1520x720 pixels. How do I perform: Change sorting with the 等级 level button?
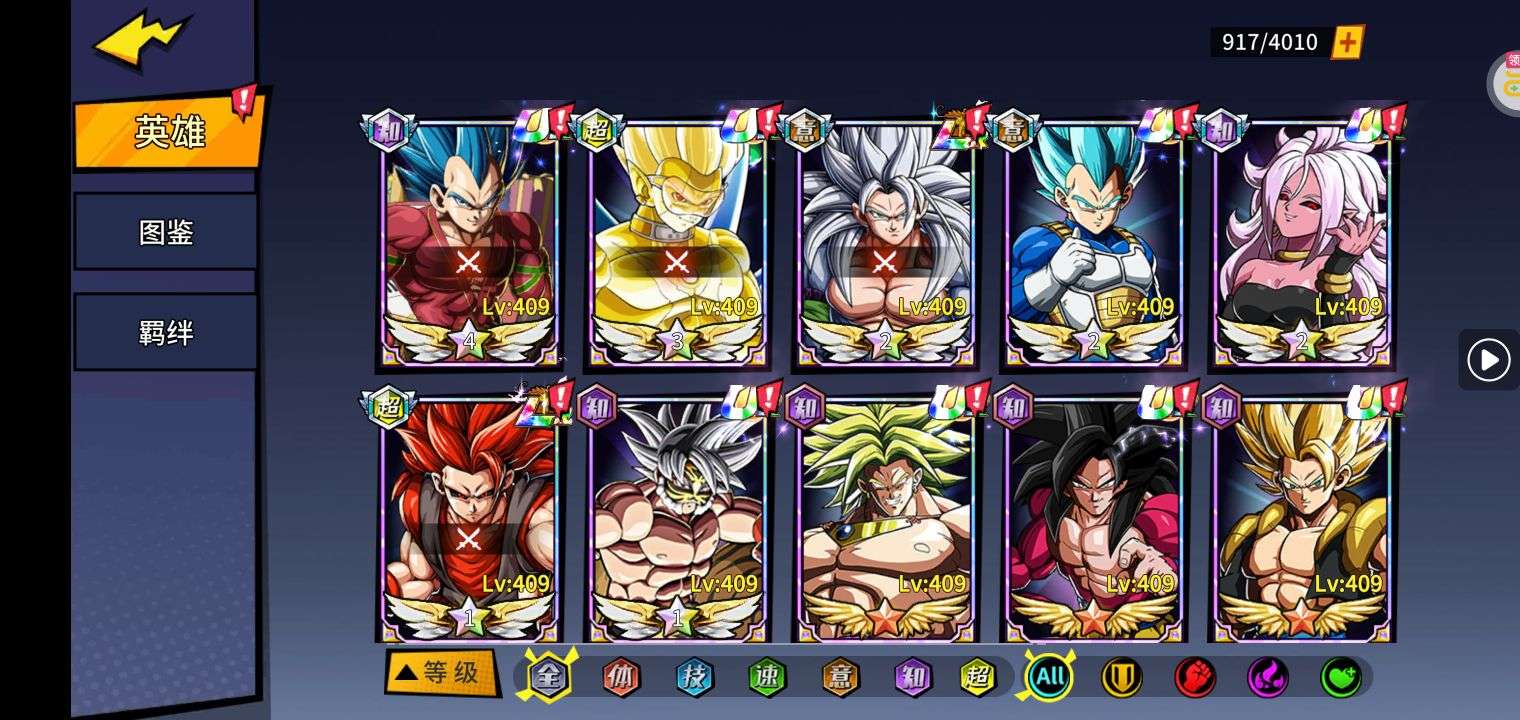pos(441,673)
